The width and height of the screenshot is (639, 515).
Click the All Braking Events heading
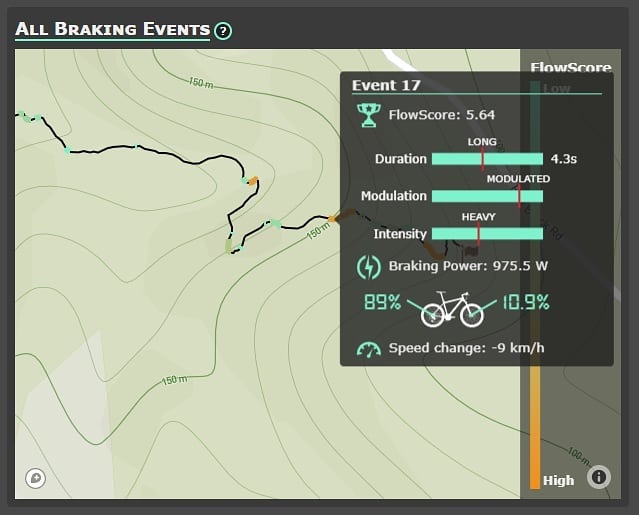click(112, 30)
